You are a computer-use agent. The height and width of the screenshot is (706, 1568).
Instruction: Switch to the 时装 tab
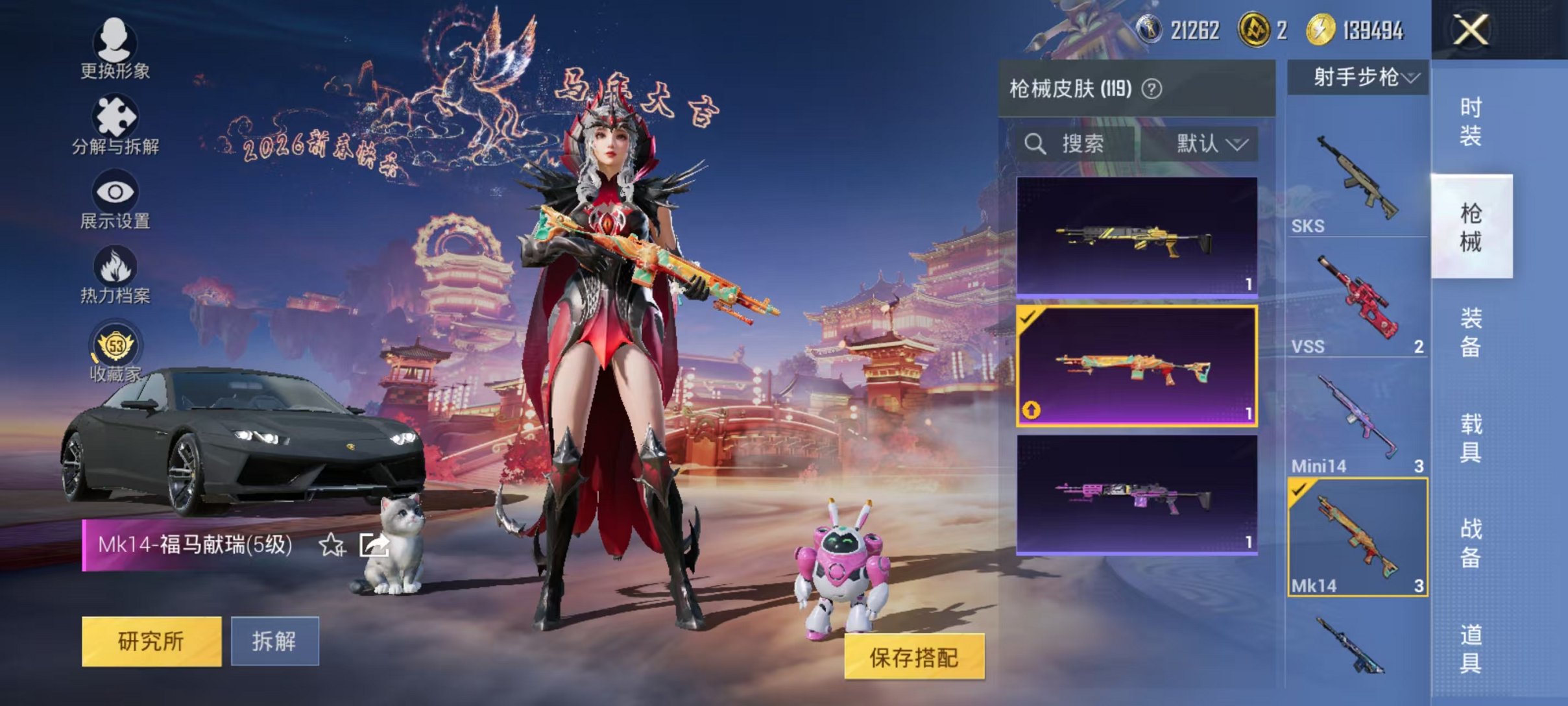pos(1471,120)
